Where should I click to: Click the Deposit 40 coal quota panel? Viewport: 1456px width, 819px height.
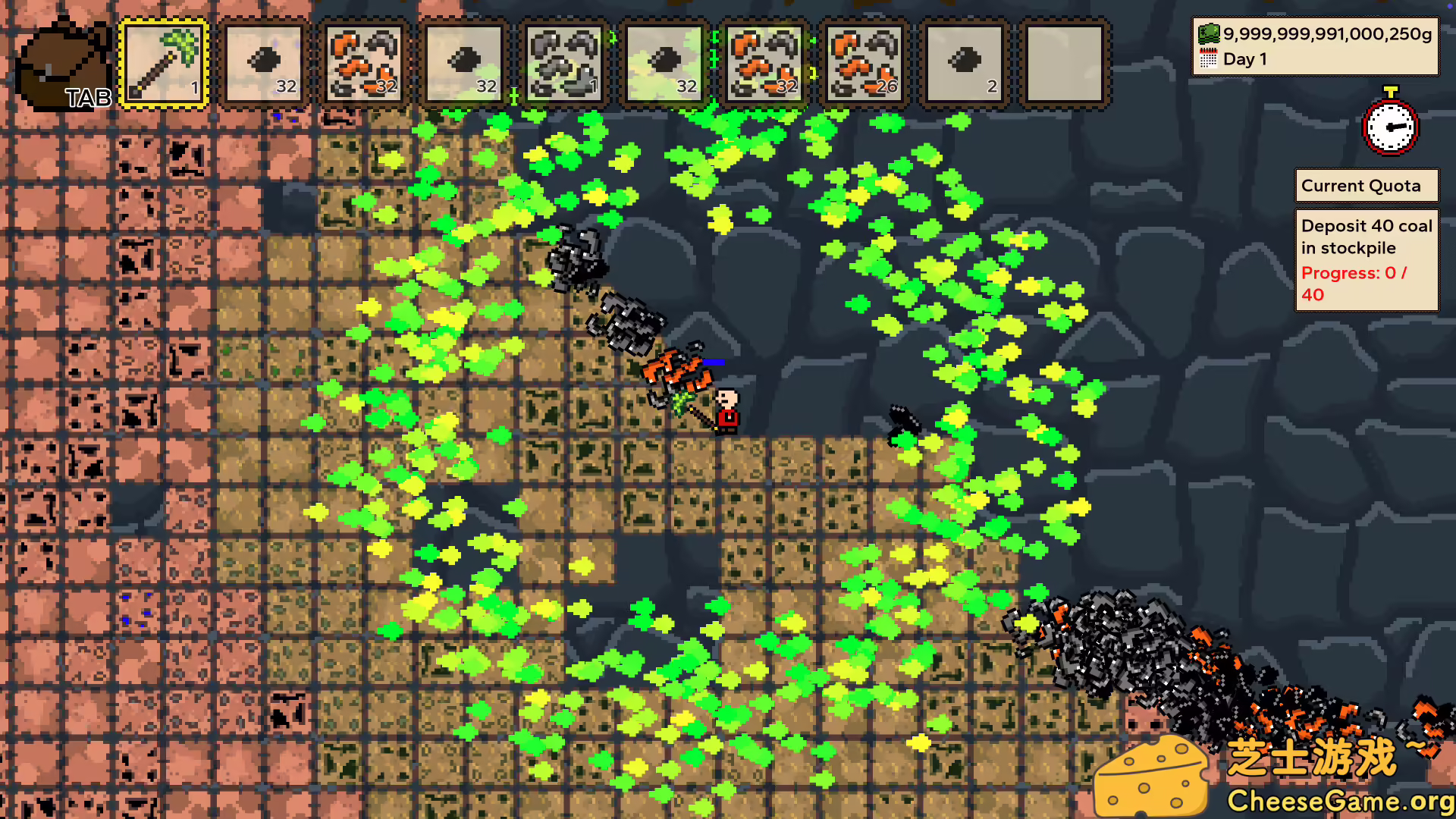coord(1364,237)
